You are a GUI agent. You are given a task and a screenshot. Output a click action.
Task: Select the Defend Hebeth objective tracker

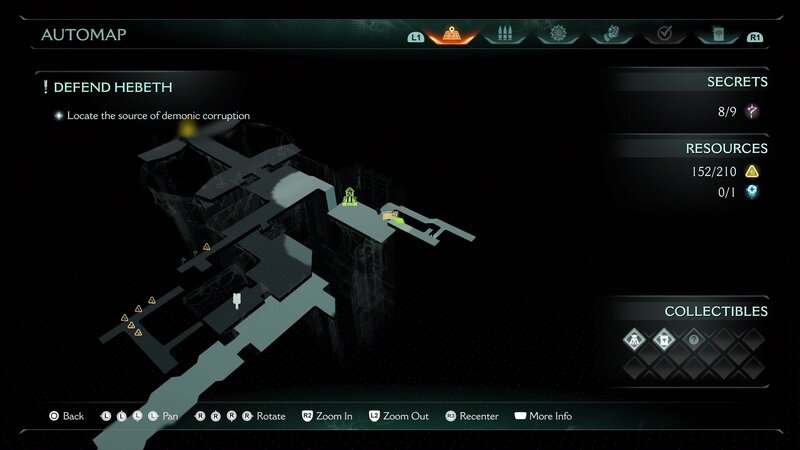pos(113,88)
